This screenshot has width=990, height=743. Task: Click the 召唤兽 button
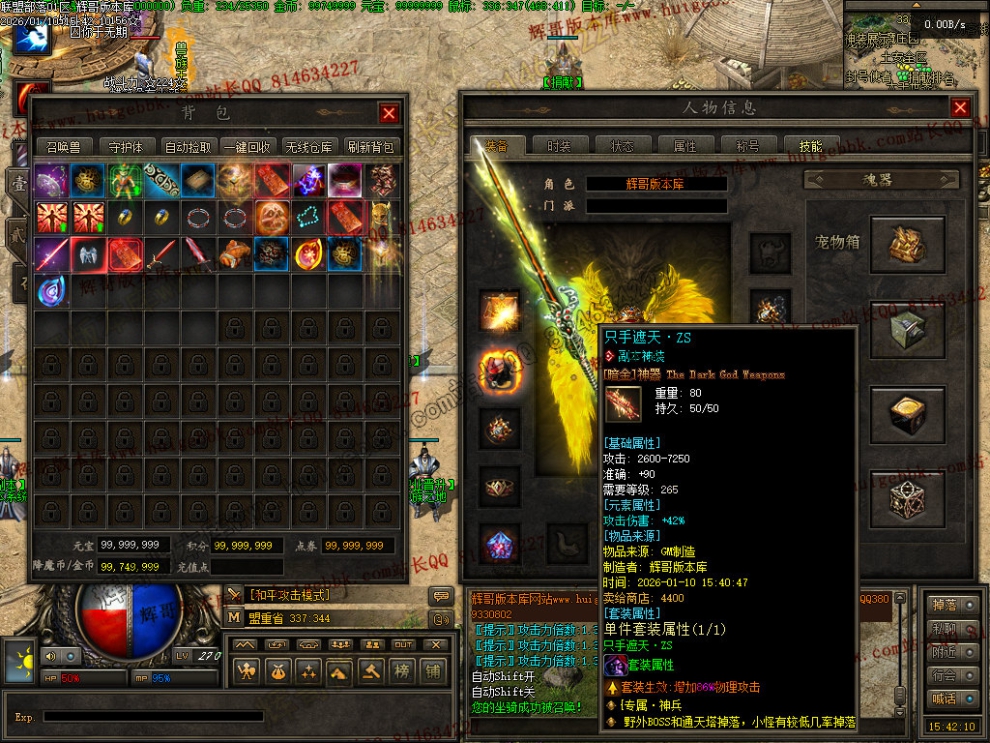[65, 146]
